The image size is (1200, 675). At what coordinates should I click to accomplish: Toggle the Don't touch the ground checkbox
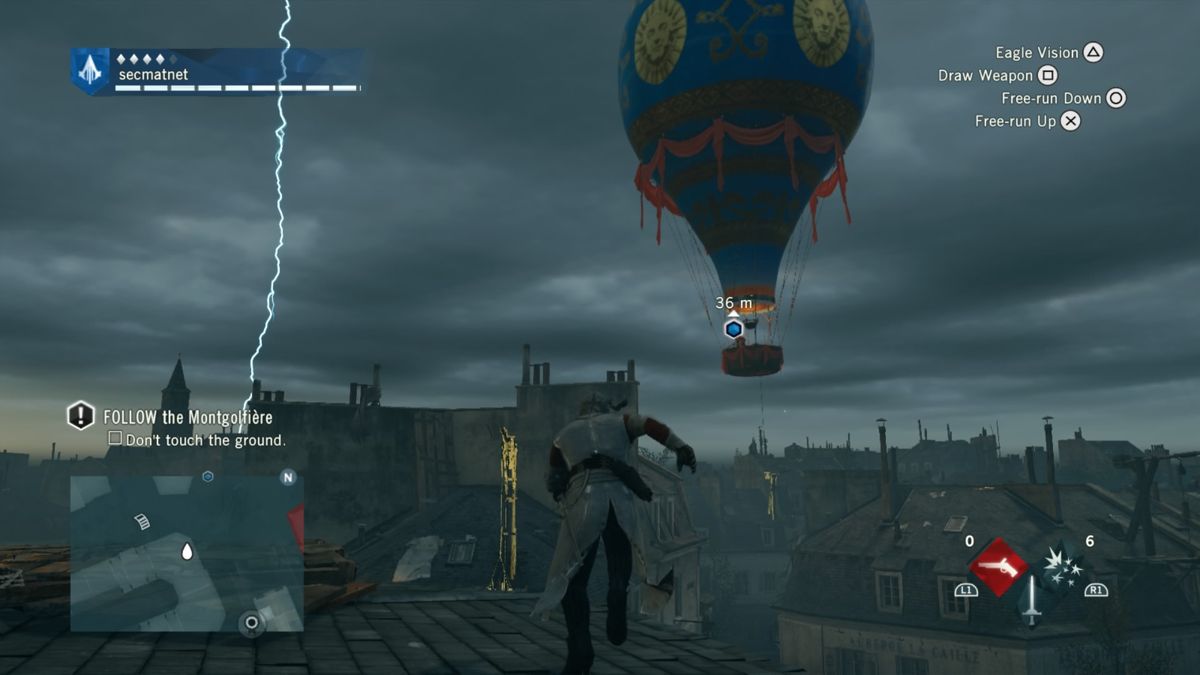(x=115, y=439)
